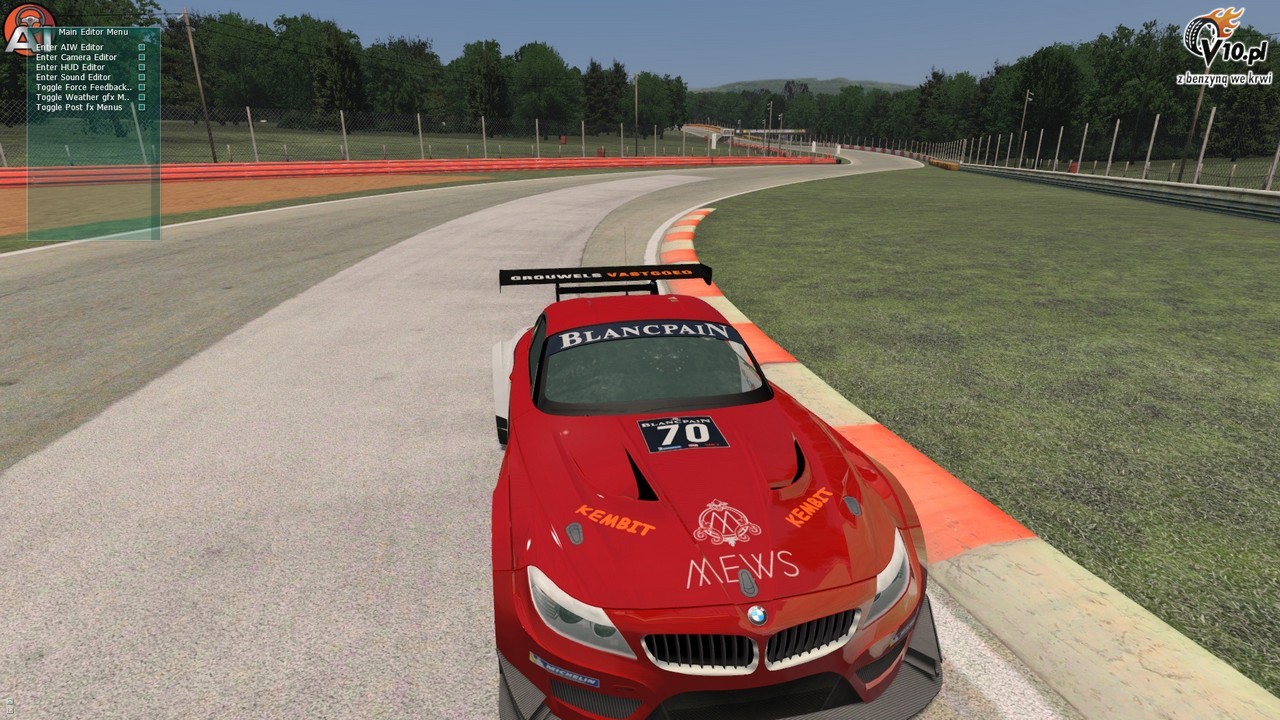Launch the Sound Editor menu entry
Viewport: 1280px width, 720px height.
pyautogui.click(x=73, y=77)
